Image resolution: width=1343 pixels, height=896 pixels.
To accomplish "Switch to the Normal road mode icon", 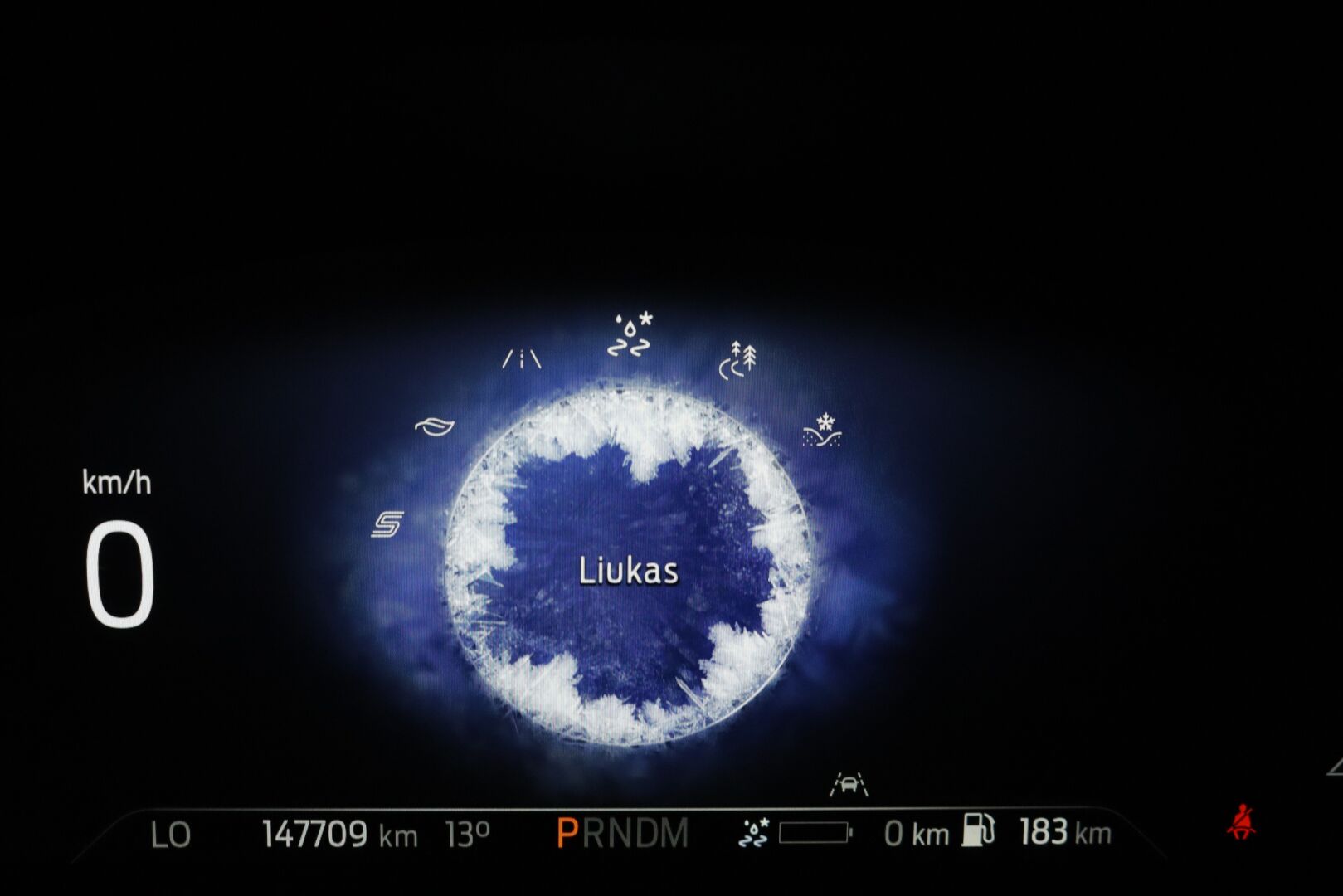I will 522,359.
